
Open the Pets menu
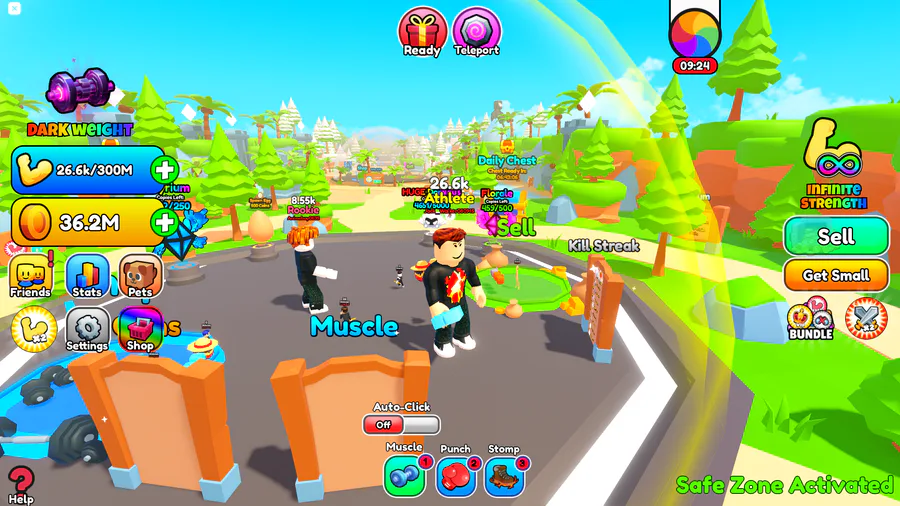click(x=141, y=276)
